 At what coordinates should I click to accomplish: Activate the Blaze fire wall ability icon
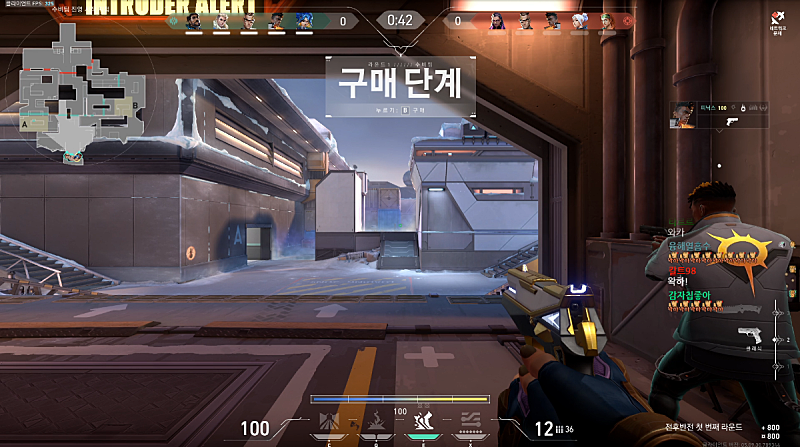tap(332, 421)
